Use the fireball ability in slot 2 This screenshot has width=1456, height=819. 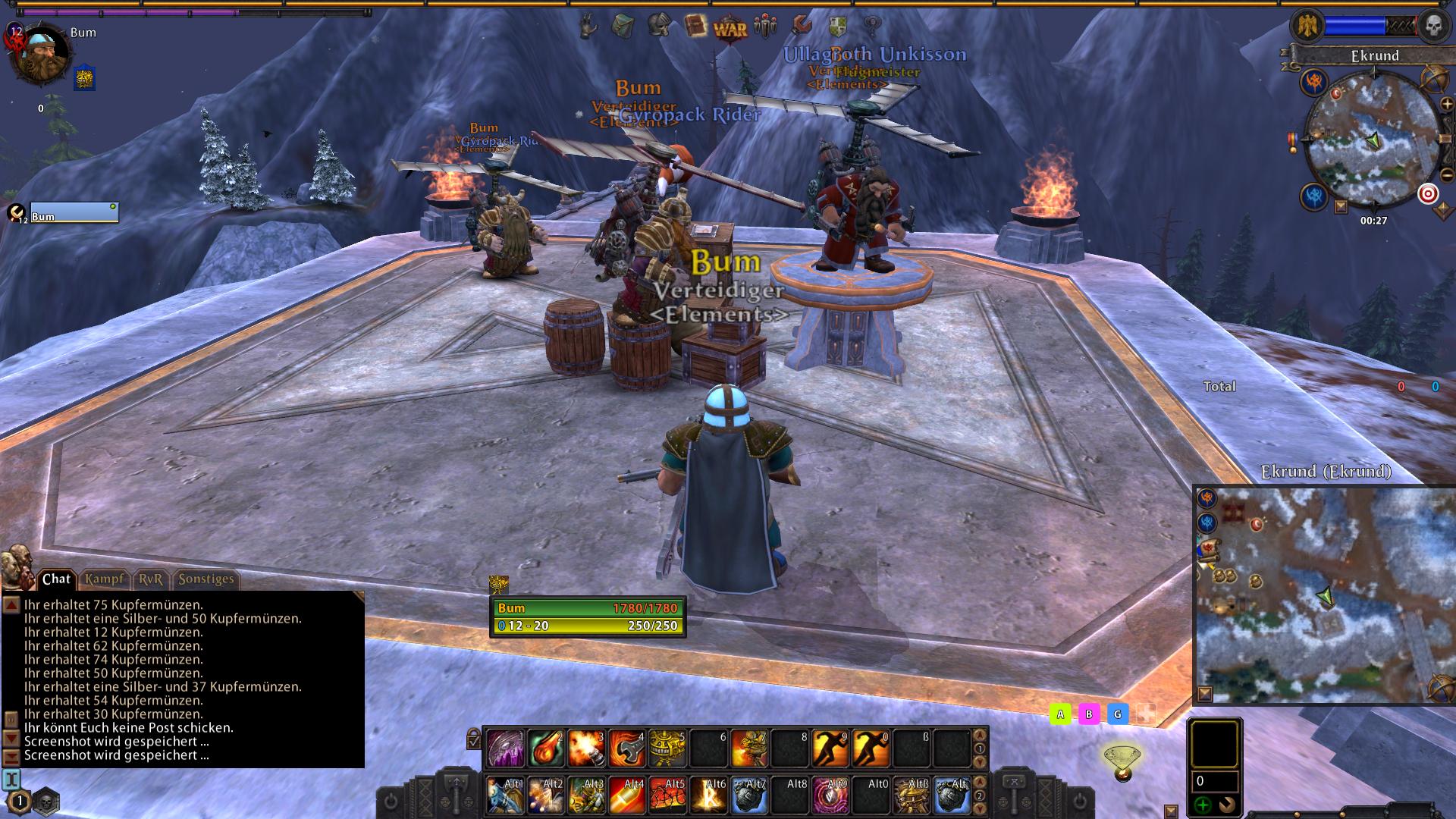click(545, 748)
